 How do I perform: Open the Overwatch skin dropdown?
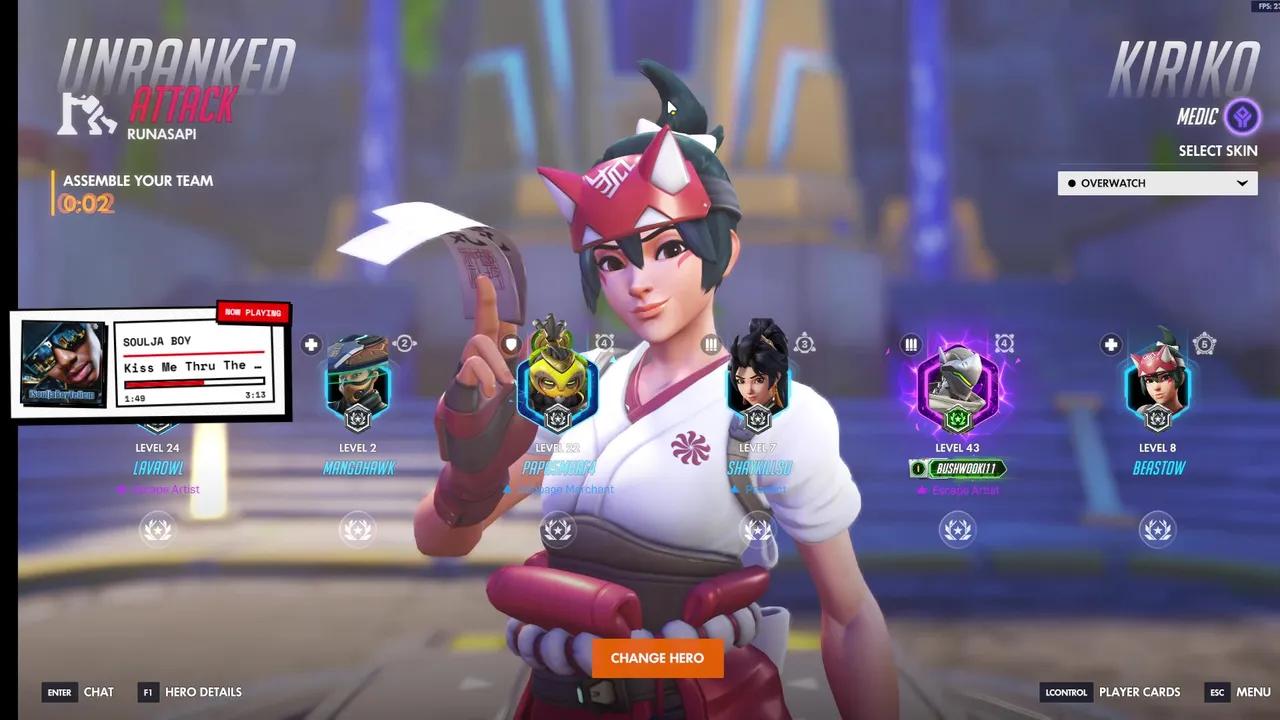[x=1157, y=183]
